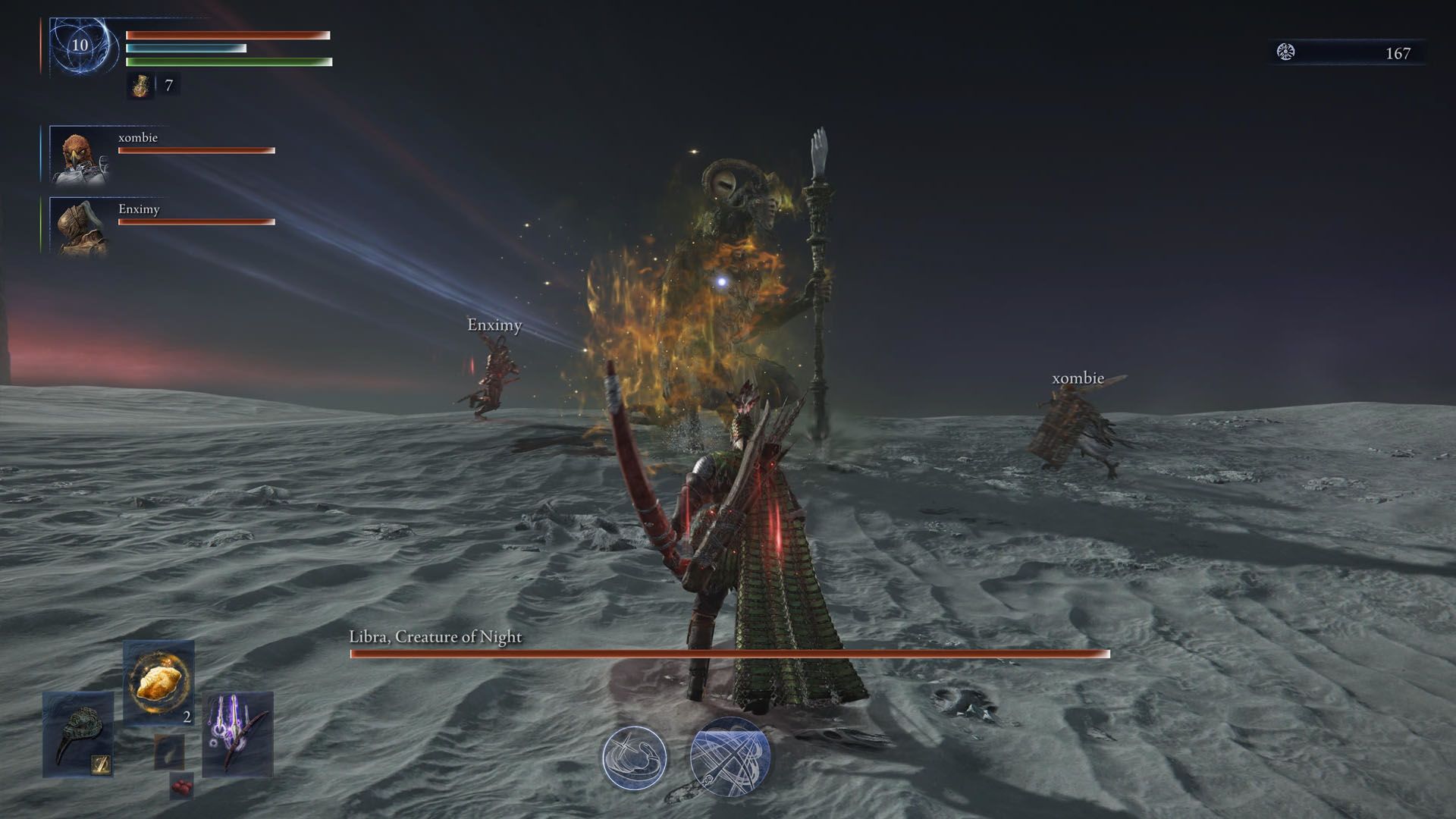Screen dimensions: 1456x819
Task: Select the xombie ally status panel
Action: (163, 155)
